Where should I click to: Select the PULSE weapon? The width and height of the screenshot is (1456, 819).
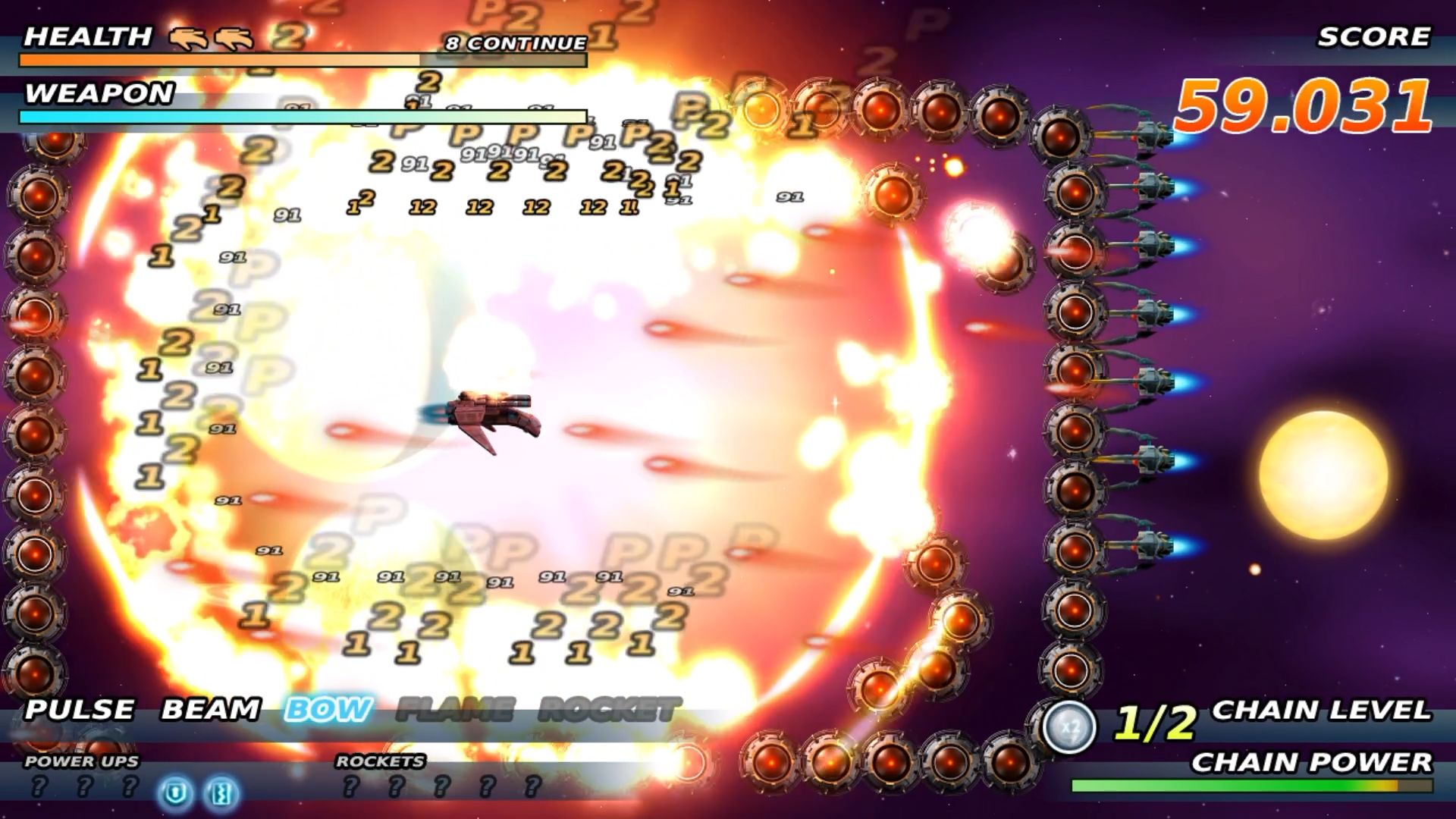coord(80,710)
